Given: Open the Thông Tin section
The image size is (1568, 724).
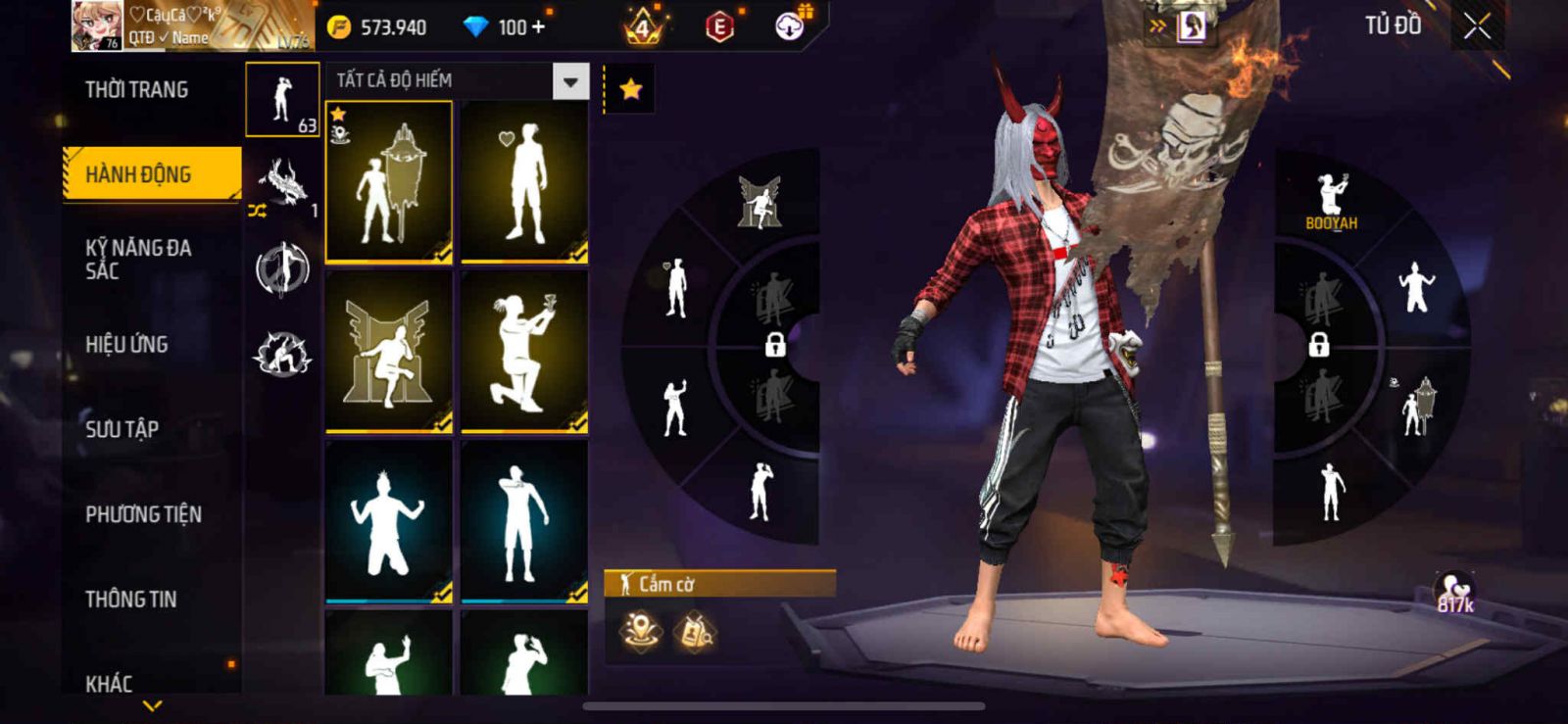Looking at the screenshot, I should point(130,599).
